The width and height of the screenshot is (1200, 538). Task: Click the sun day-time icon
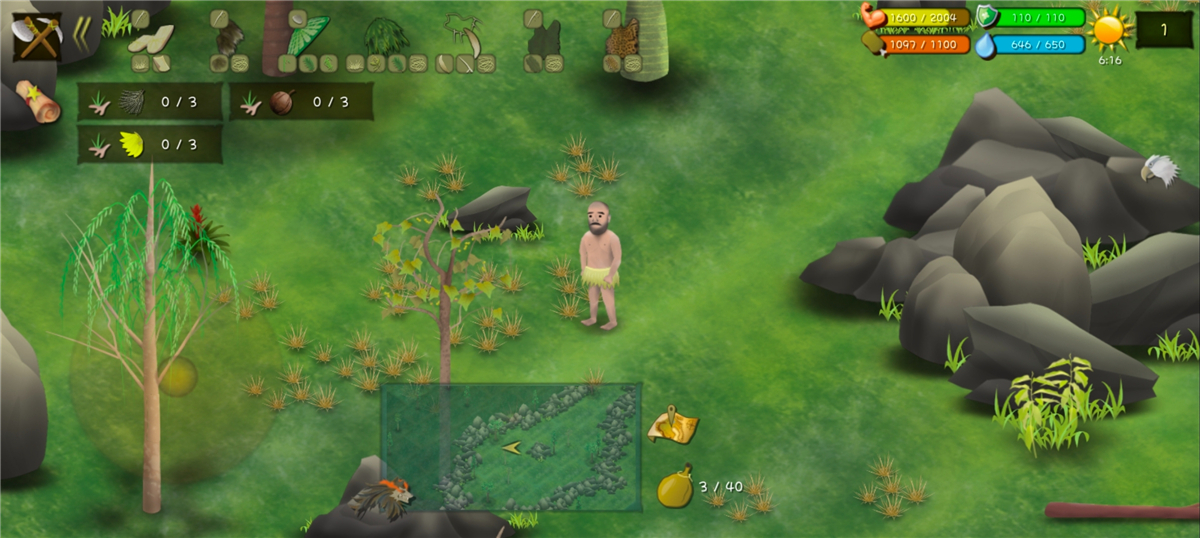(1109, 30)
